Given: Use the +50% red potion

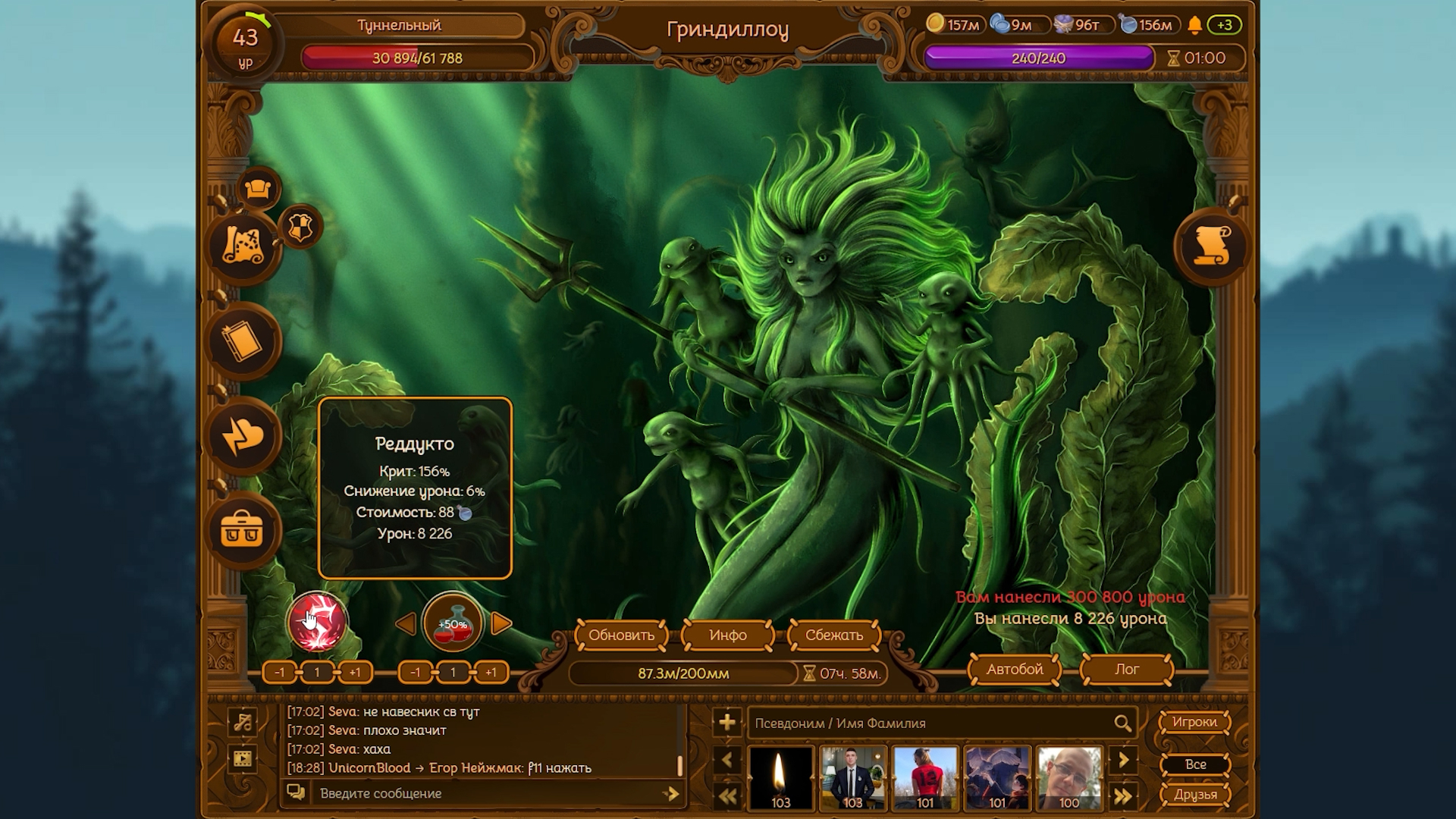Looking at the screenshot, I should tap(453, 624).
